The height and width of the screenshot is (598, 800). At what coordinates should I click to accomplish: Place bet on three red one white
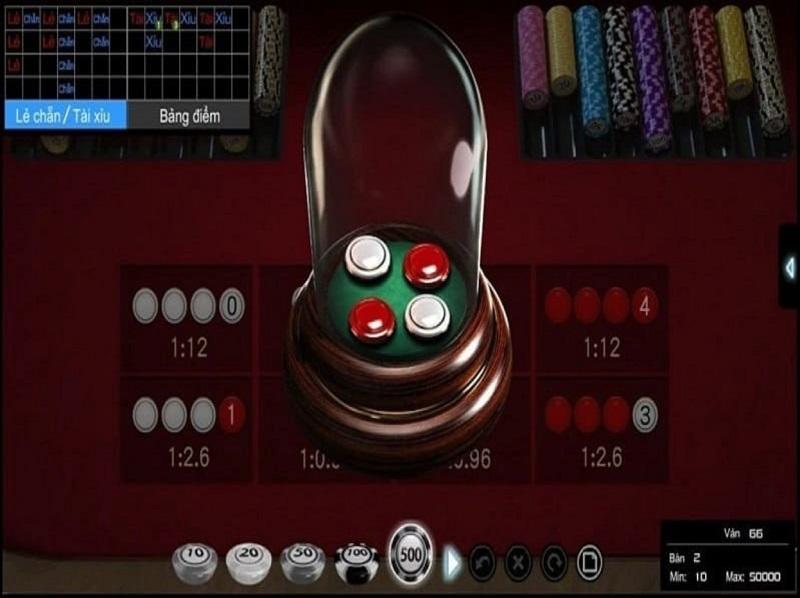(601, 428)
